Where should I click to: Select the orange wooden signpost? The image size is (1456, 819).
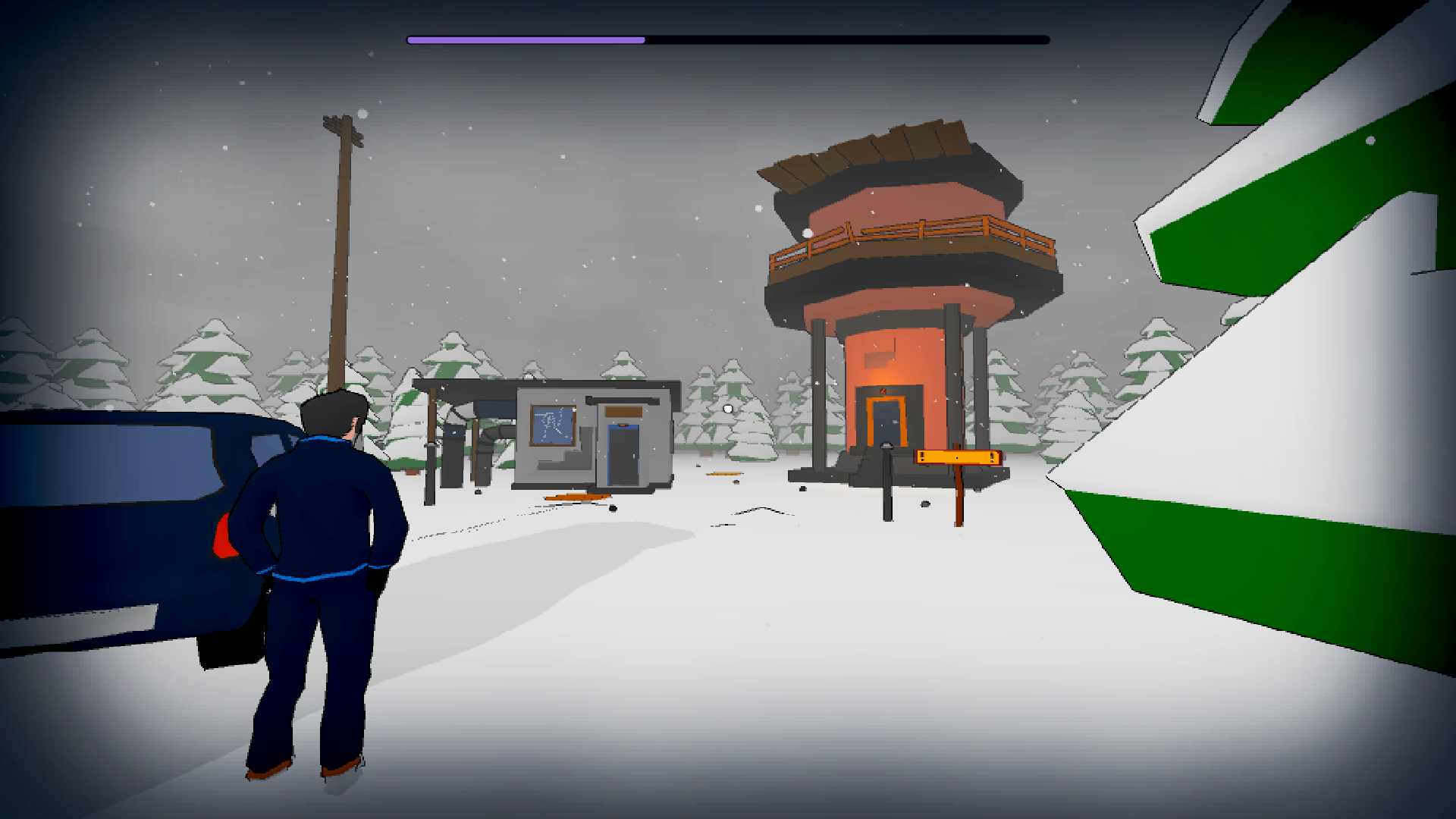(x=958, y=456)
